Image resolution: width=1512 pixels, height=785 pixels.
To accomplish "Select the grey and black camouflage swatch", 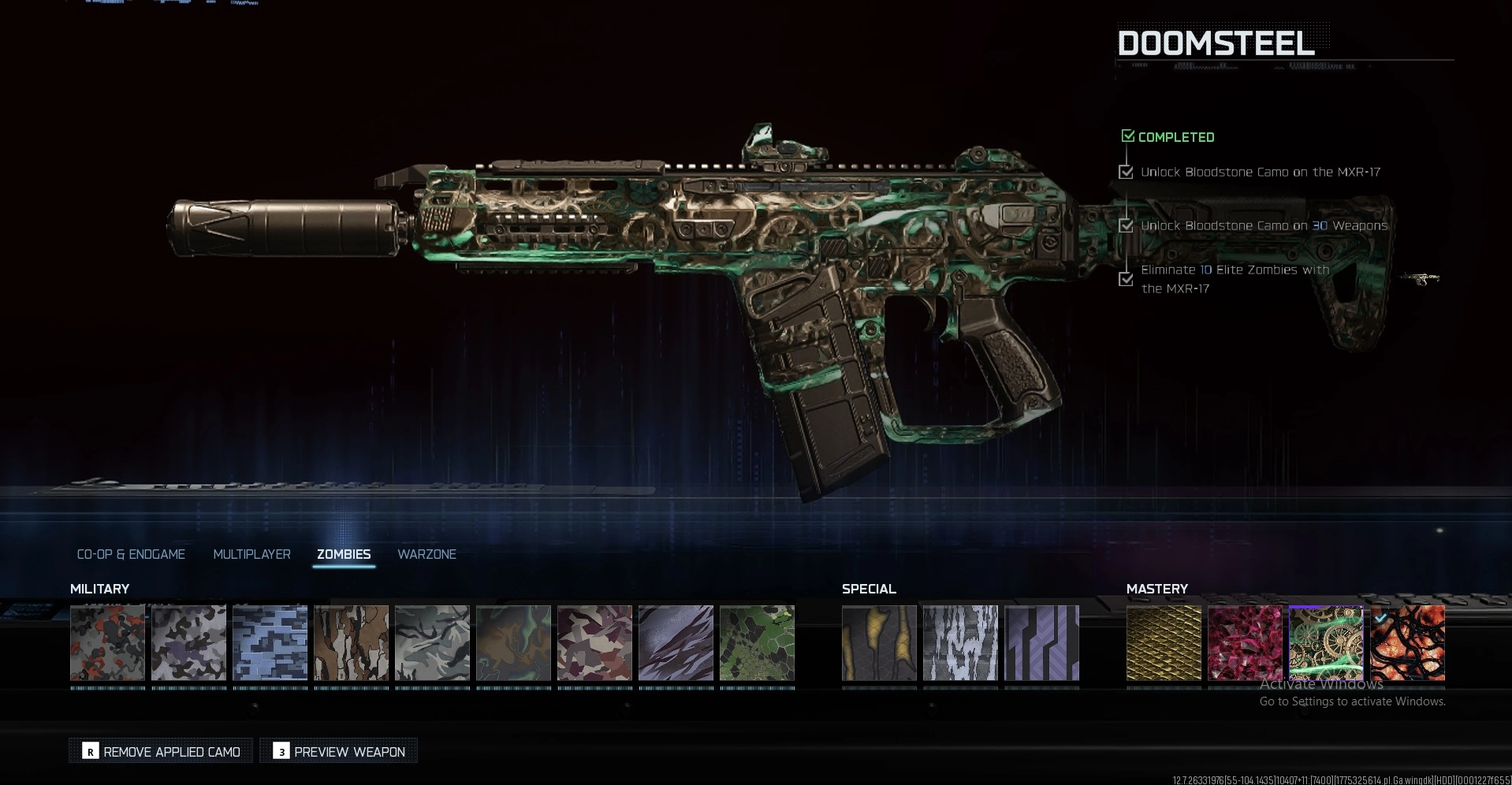I will (x=188, y=642).
